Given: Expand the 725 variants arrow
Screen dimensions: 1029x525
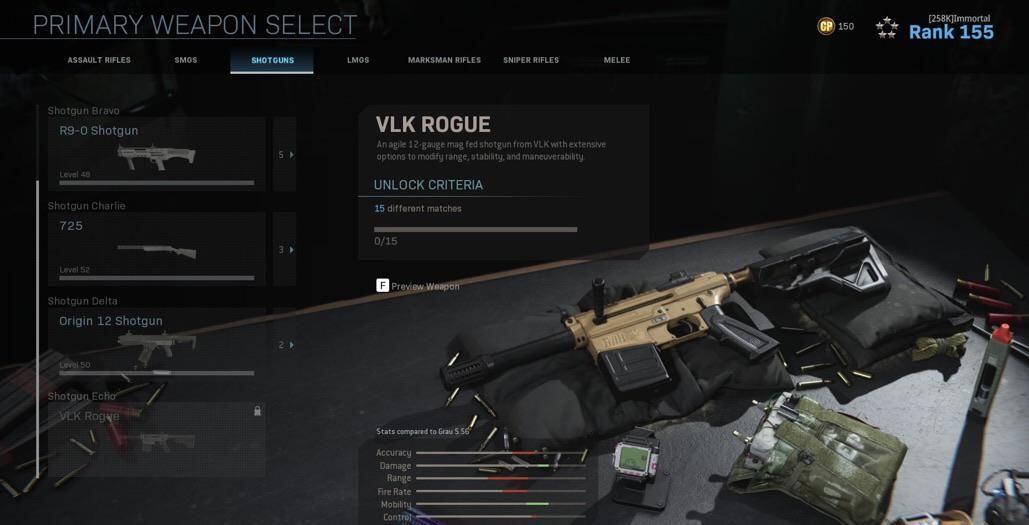Looking at the screenshot, I should coord(285,249).
